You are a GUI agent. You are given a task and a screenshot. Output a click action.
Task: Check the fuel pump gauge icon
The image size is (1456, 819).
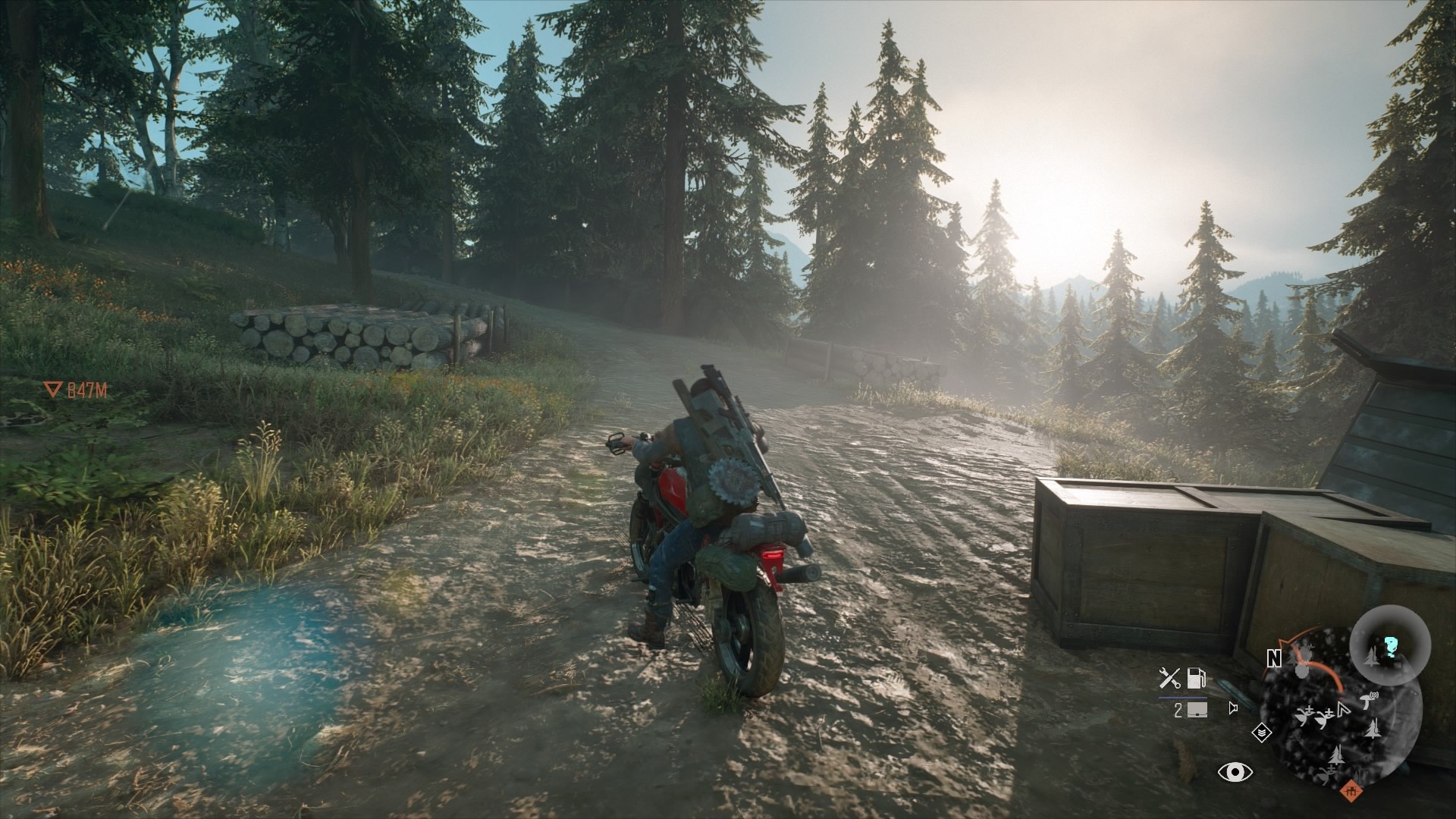tap(1196, 676)
